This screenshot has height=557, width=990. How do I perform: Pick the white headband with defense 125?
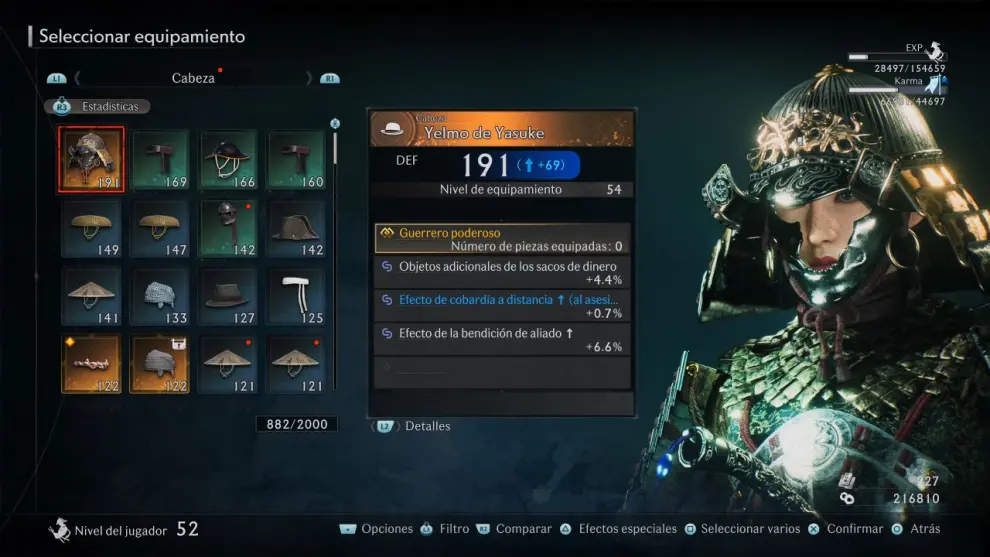296,296
